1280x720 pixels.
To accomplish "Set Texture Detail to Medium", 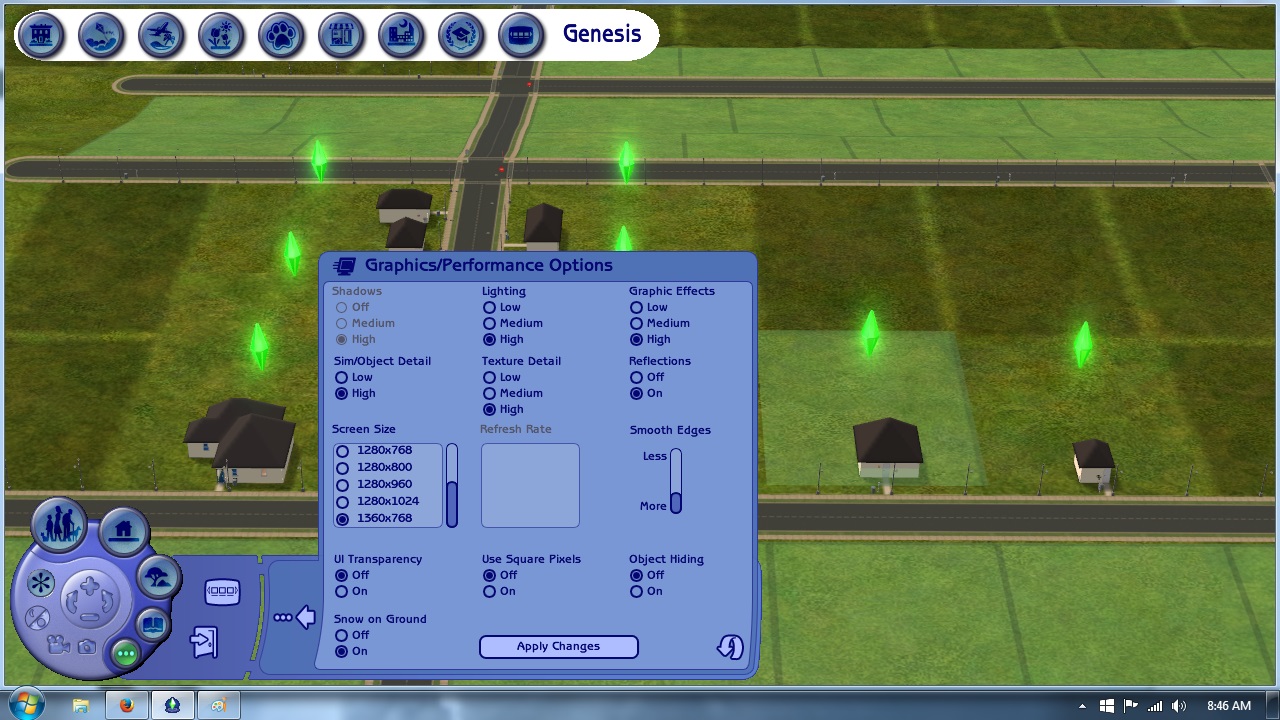I will click(489, 393).
